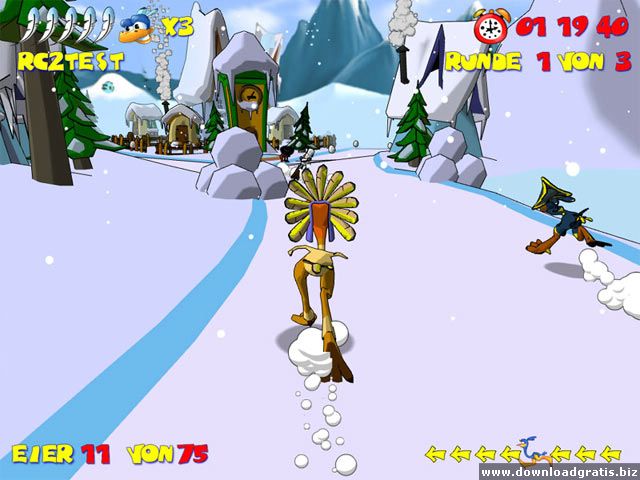640x480 pixels.
Task: Click the red alarm clock icon
Action: click(x=491, y=27)
